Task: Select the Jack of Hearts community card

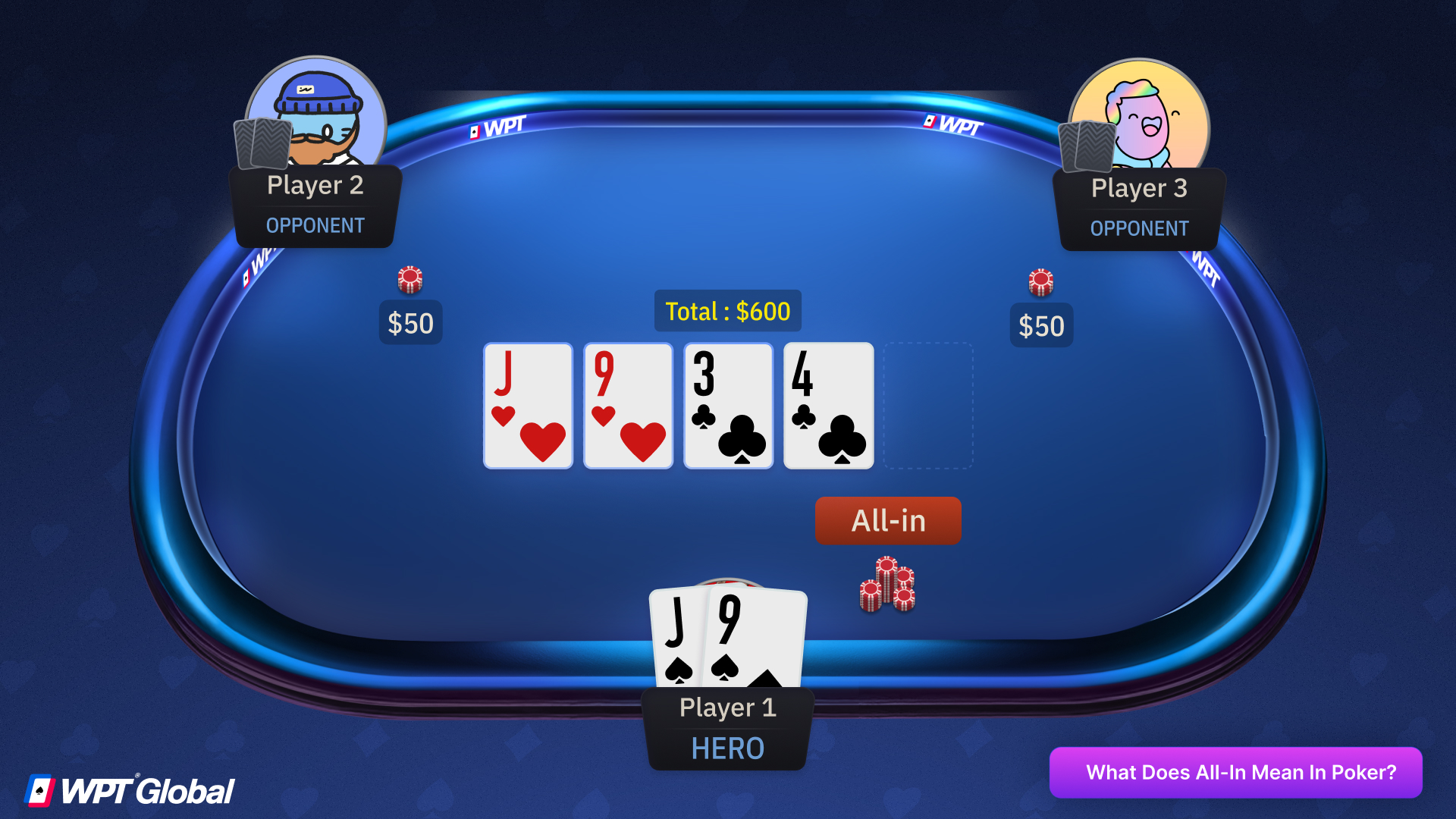Action: (x=528, y=406)
